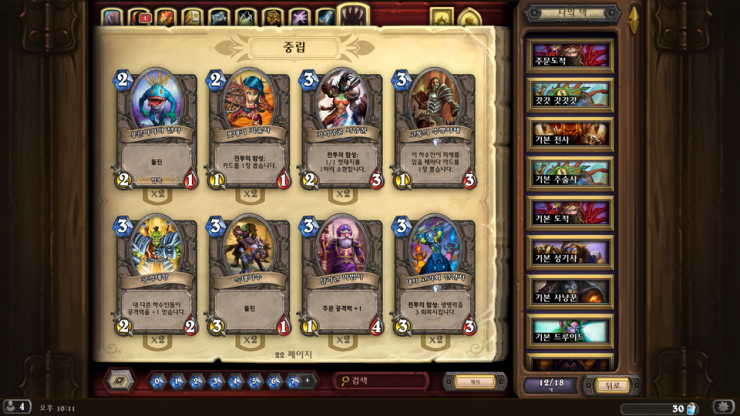Viewport: 740px width, 416px height.
Task: Open the 기본 성기사 deck
Action: [570, 252]
